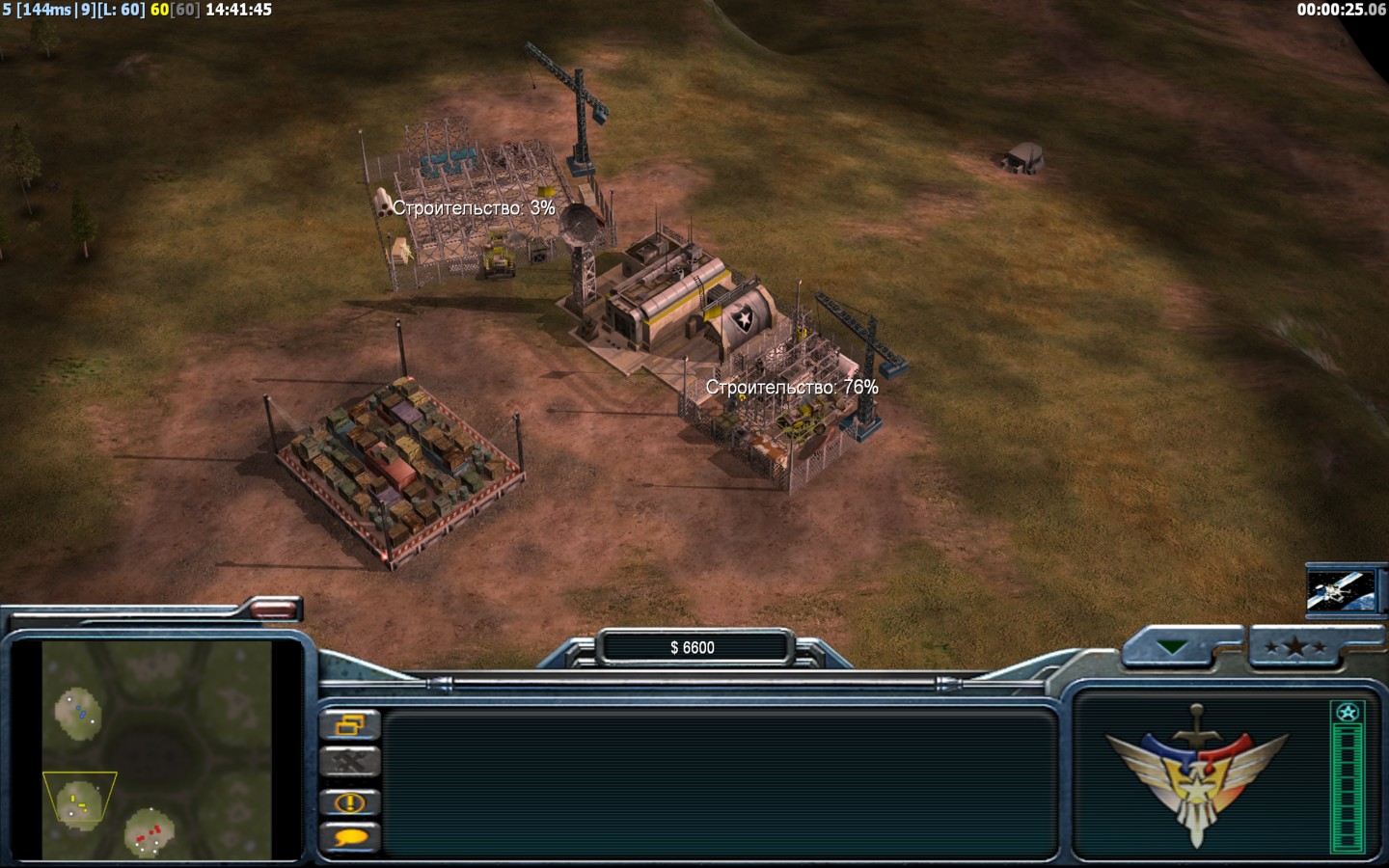The image size is (1389, 868).
Task: Click the minimap radar display
Action: (x=156, y=749)
